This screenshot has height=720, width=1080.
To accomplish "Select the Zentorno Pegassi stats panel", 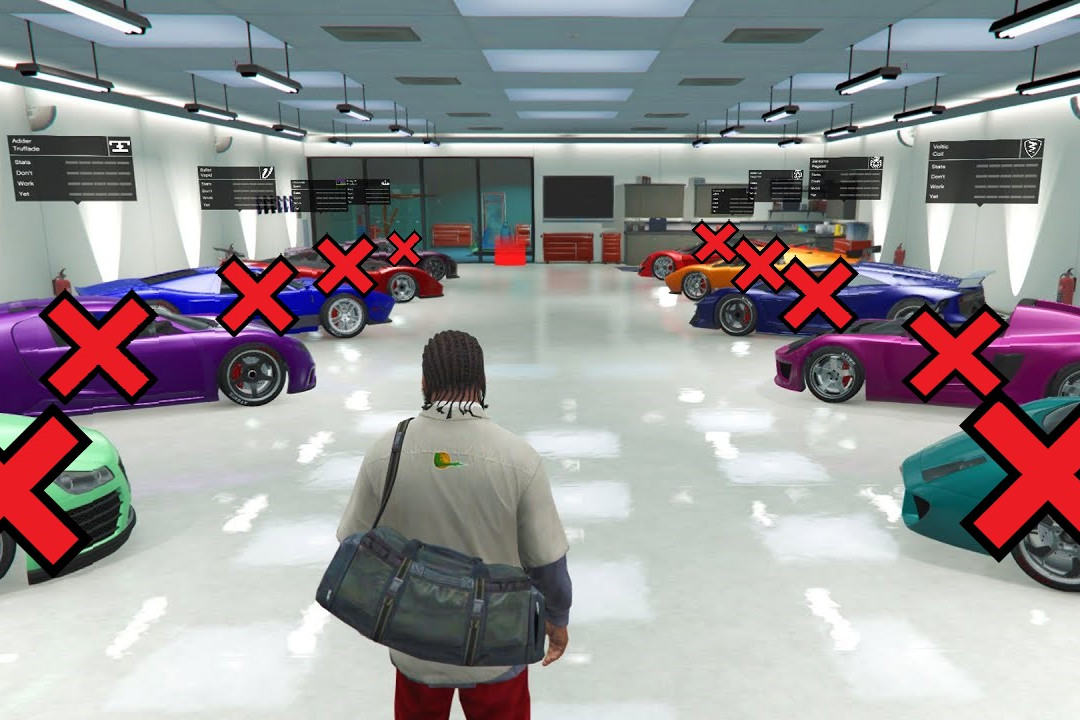I will click(x=845, y=178).
